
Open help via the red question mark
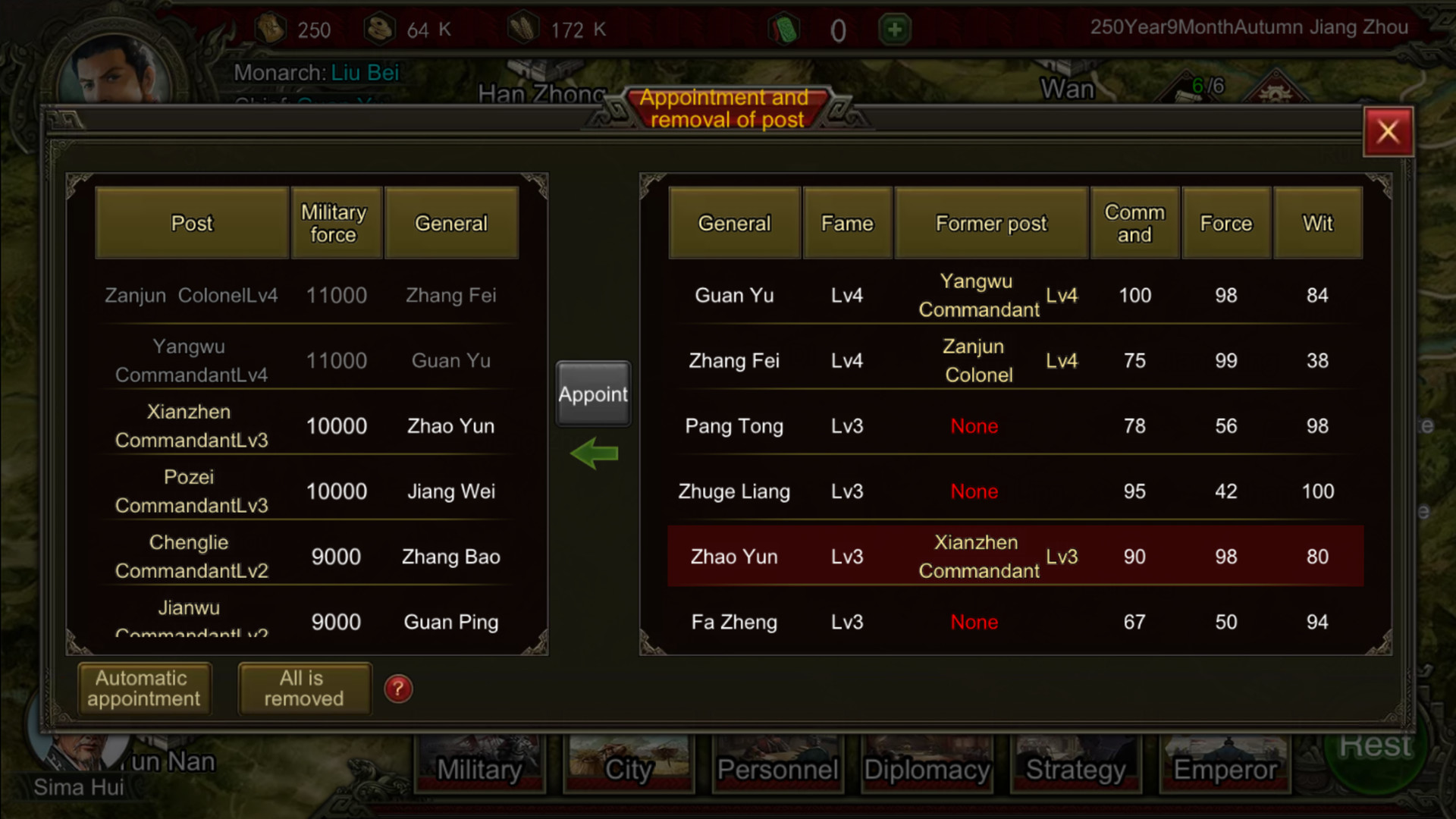(398, 689)
